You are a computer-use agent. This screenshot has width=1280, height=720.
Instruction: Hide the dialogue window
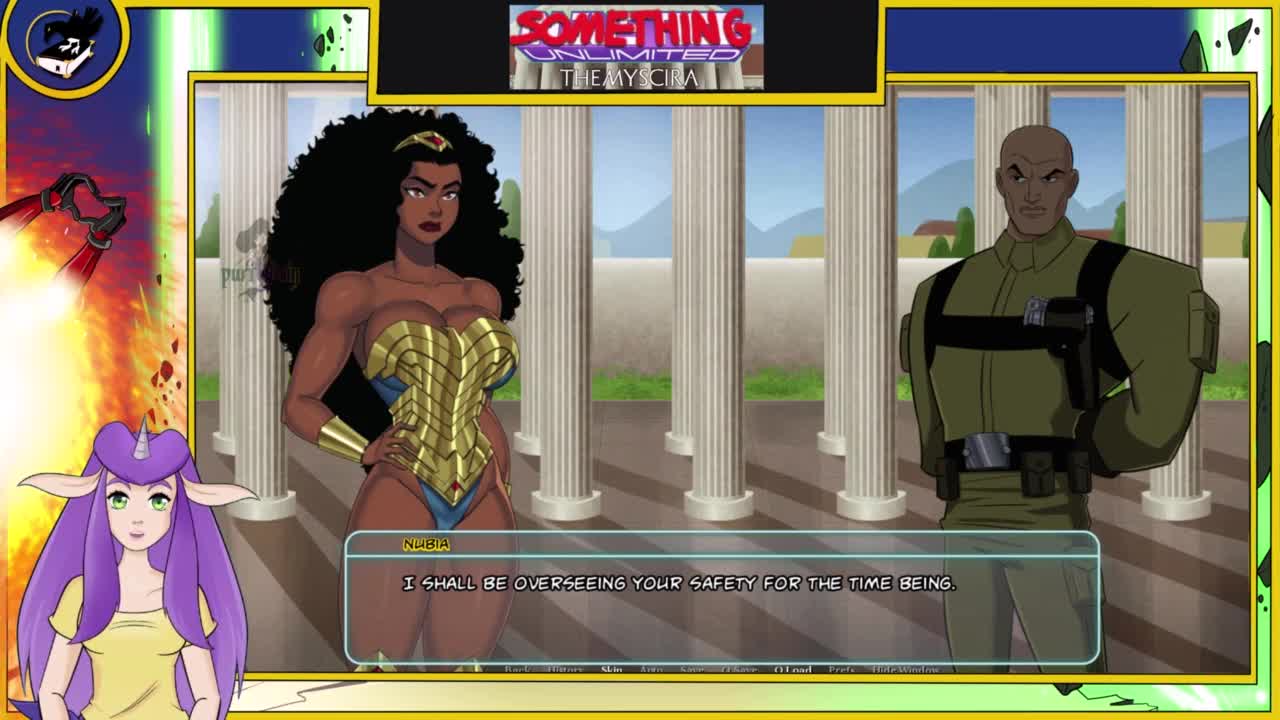[905, 669]
